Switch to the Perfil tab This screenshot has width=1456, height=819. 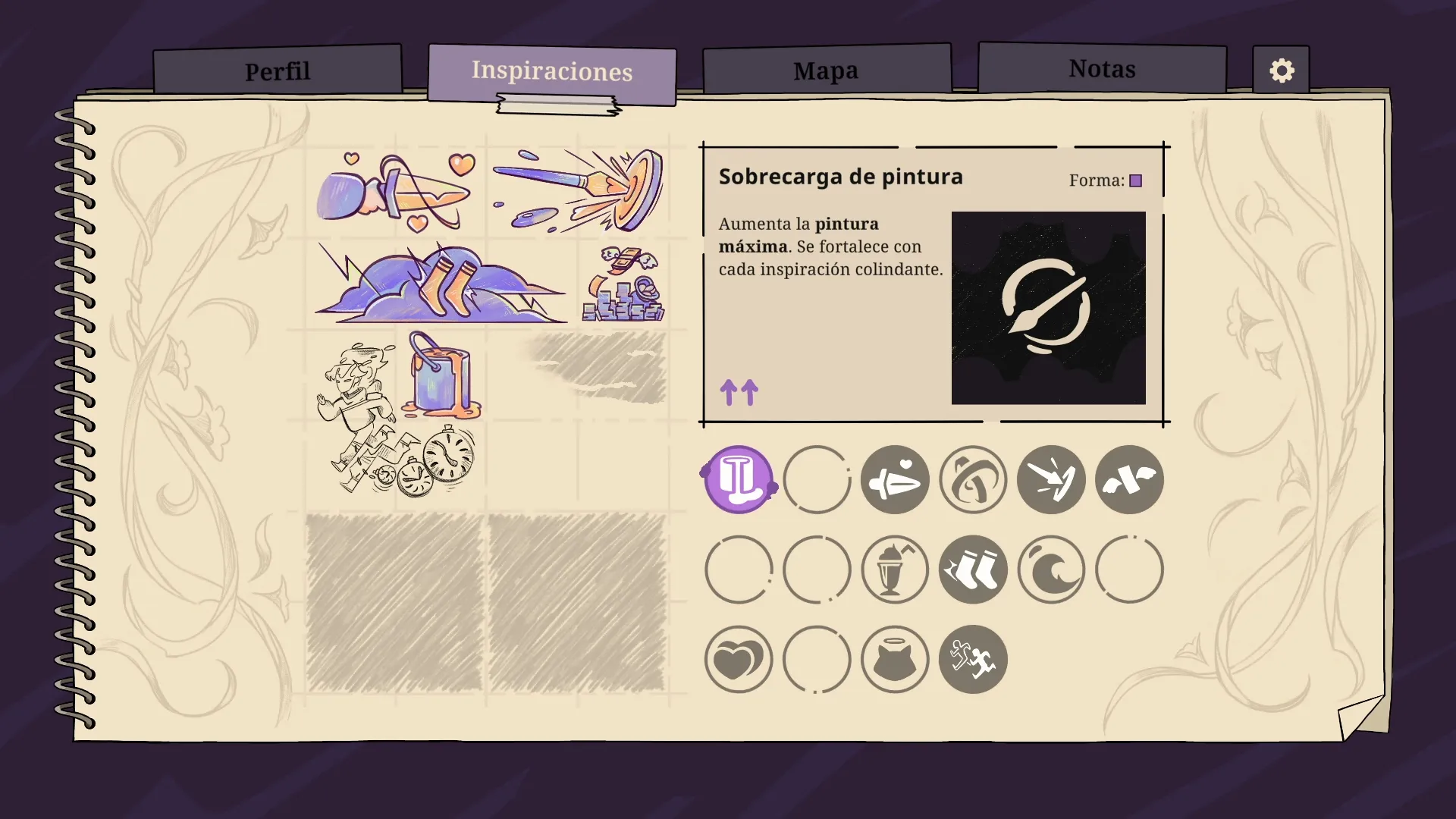278,71
